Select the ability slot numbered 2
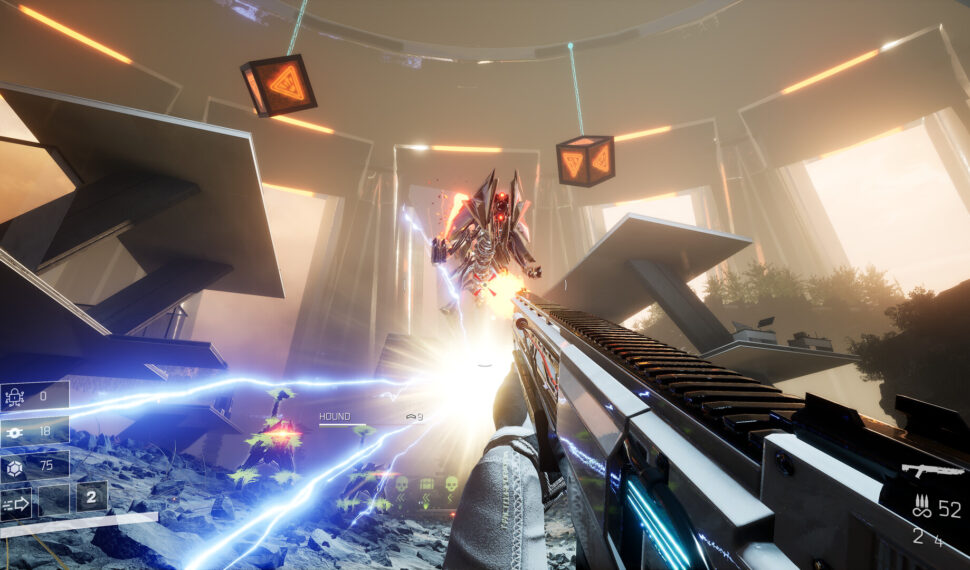970x570 pixels. [x=91, y=496]
